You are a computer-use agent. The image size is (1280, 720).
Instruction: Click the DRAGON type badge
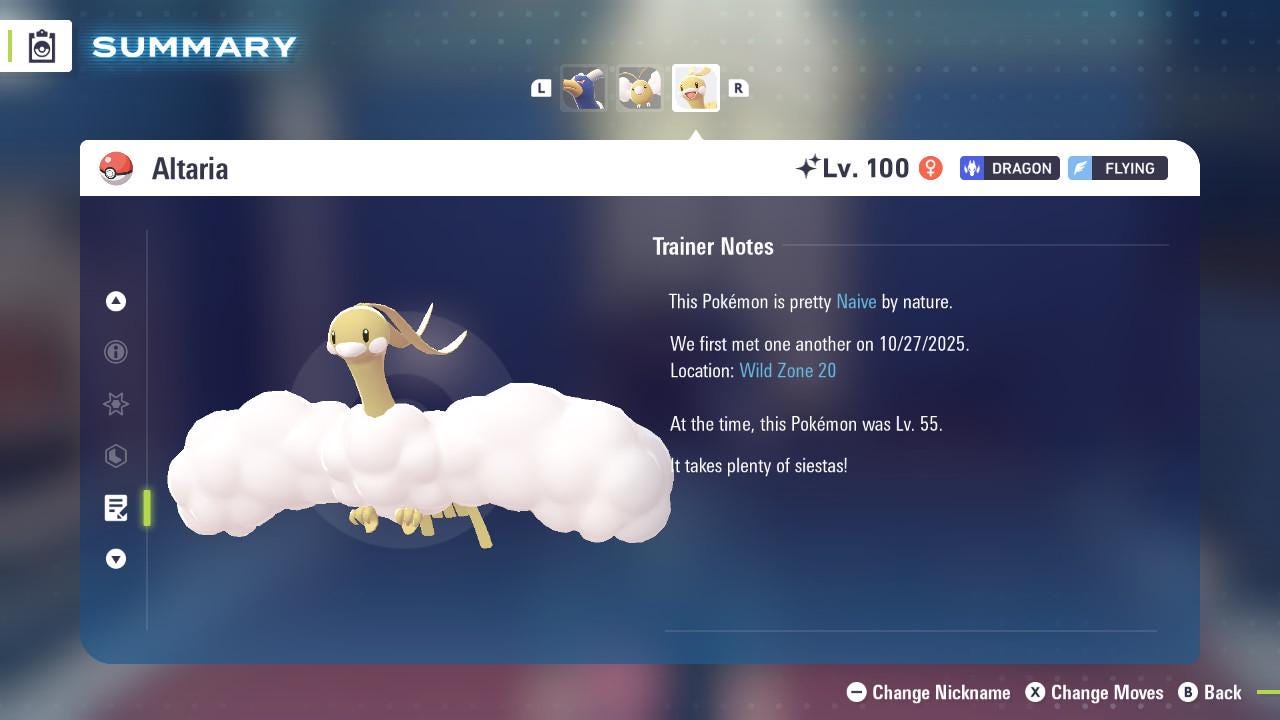click(x=1009, y=168)
